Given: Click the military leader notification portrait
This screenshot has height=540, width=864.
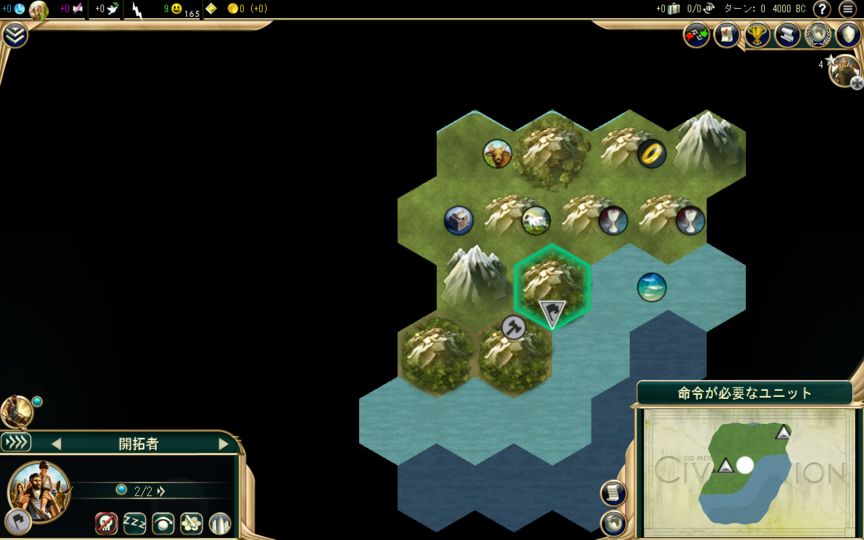Looking at the screenshot, I should click(845, 70).
